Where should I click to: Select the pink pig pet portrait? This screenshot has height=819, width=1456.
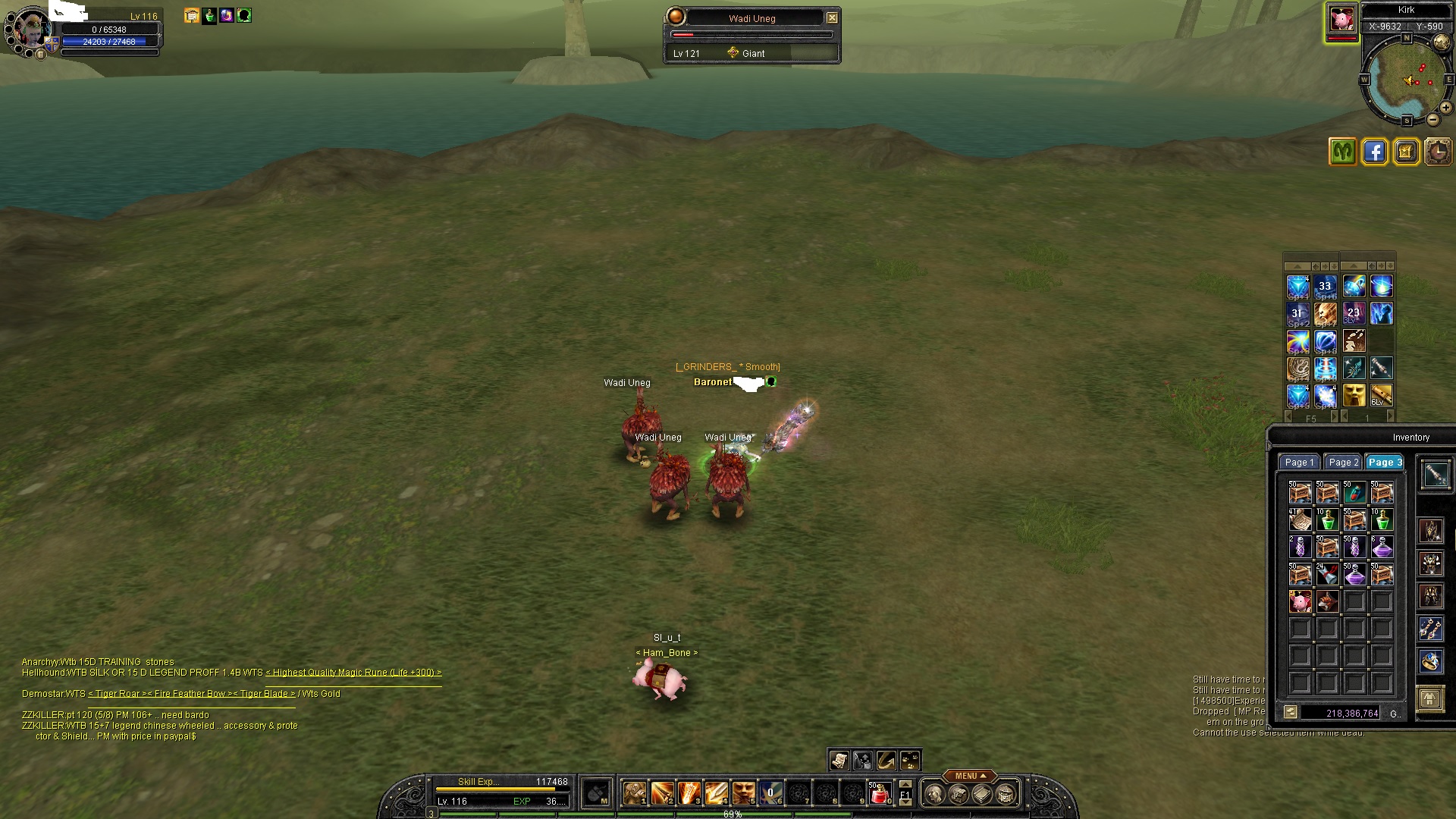click(x=1341, y=20)
